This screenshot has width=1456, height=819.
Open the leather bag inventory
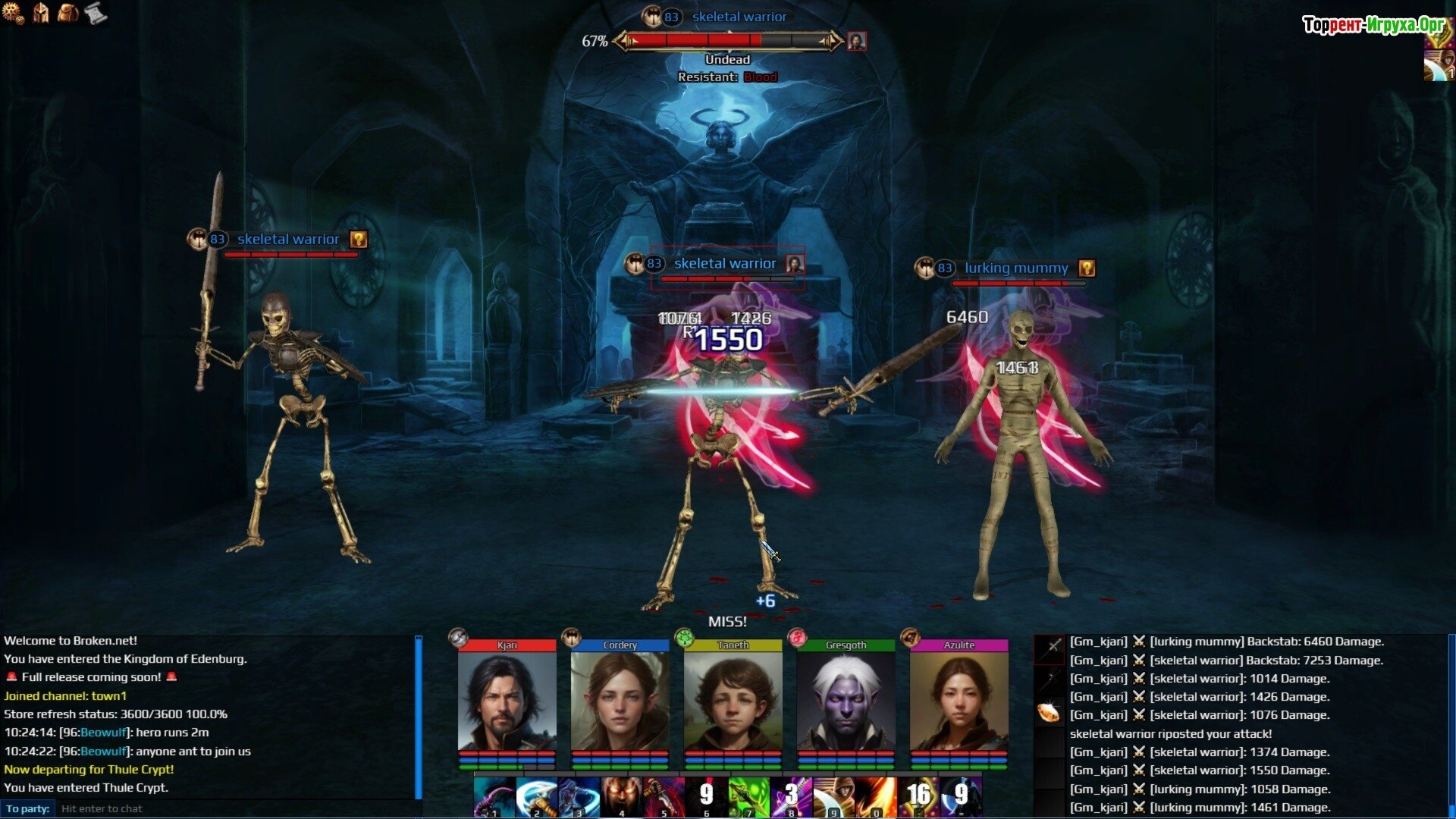[68, 13]
